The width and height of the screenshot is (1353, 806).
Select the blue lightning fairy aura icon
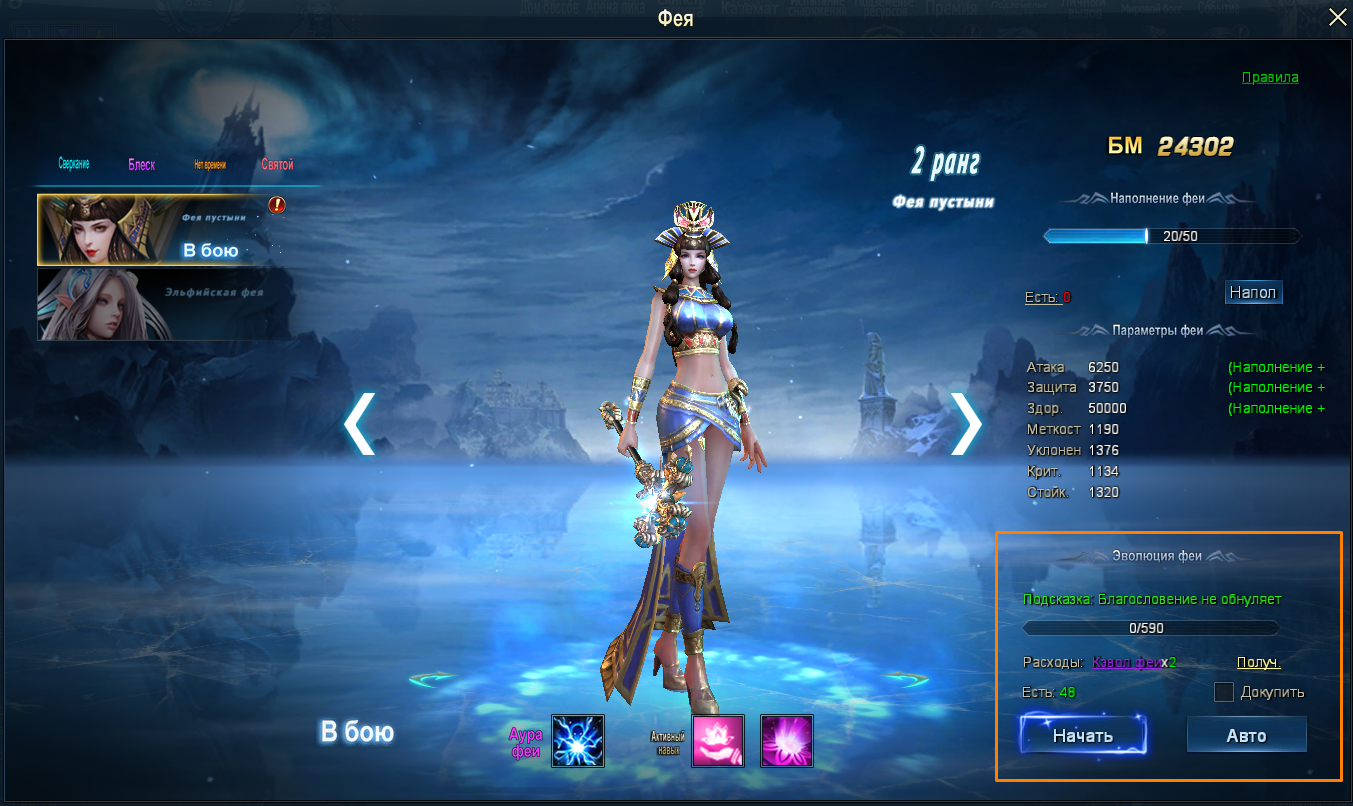(x=578, y=741)
